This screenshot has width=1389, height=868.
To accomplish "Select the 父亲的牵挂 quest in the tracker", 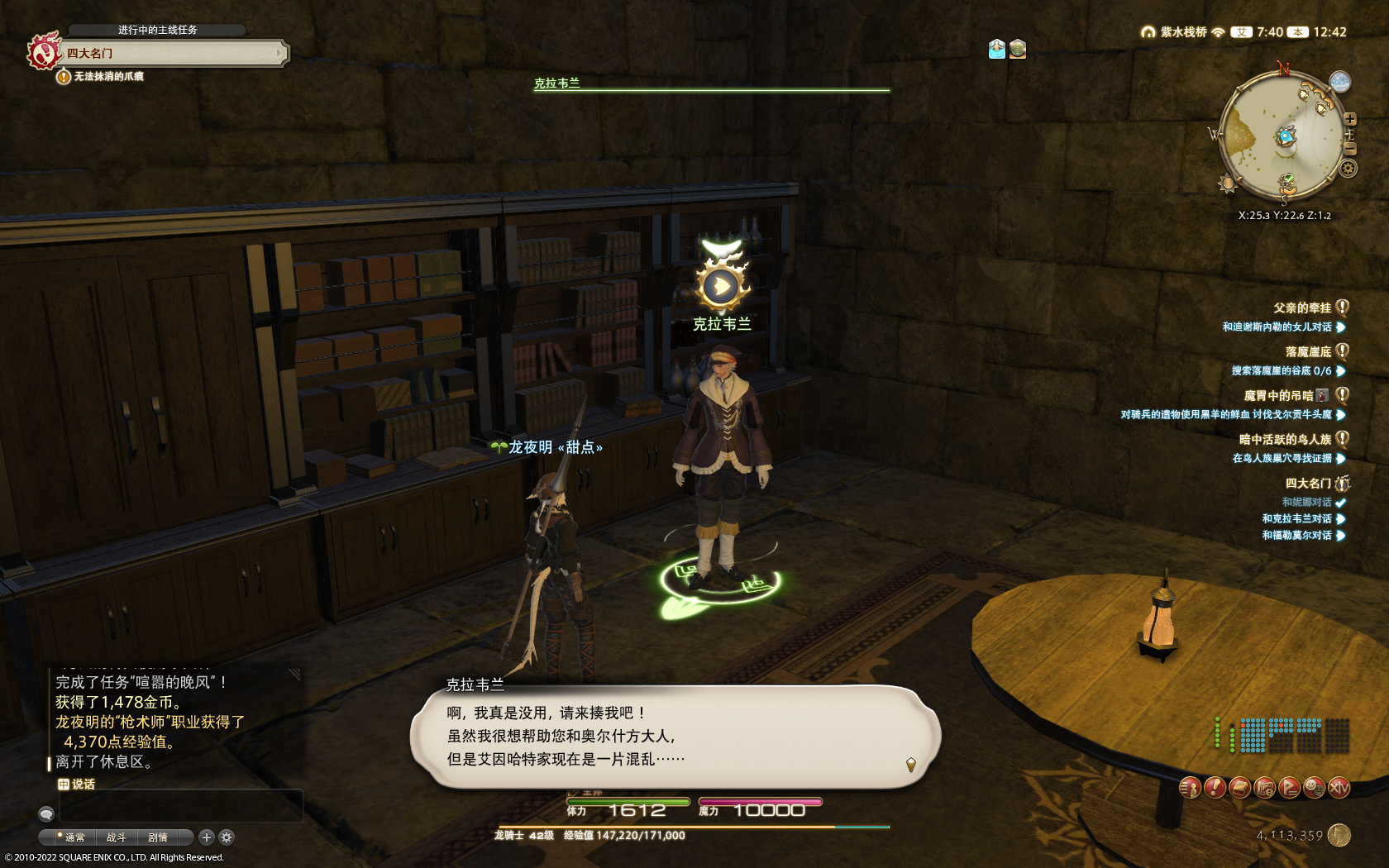I will (1302, 308).
